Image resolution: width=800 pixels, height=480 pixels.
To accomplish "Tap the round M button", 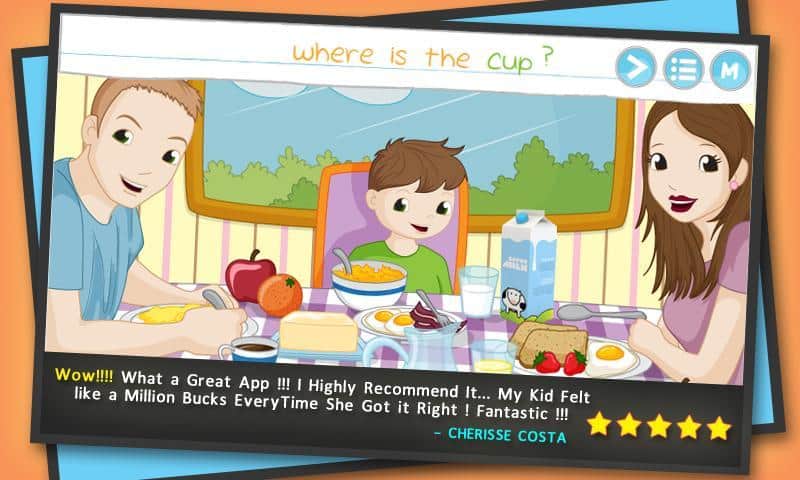I will (x=730, y=70).
